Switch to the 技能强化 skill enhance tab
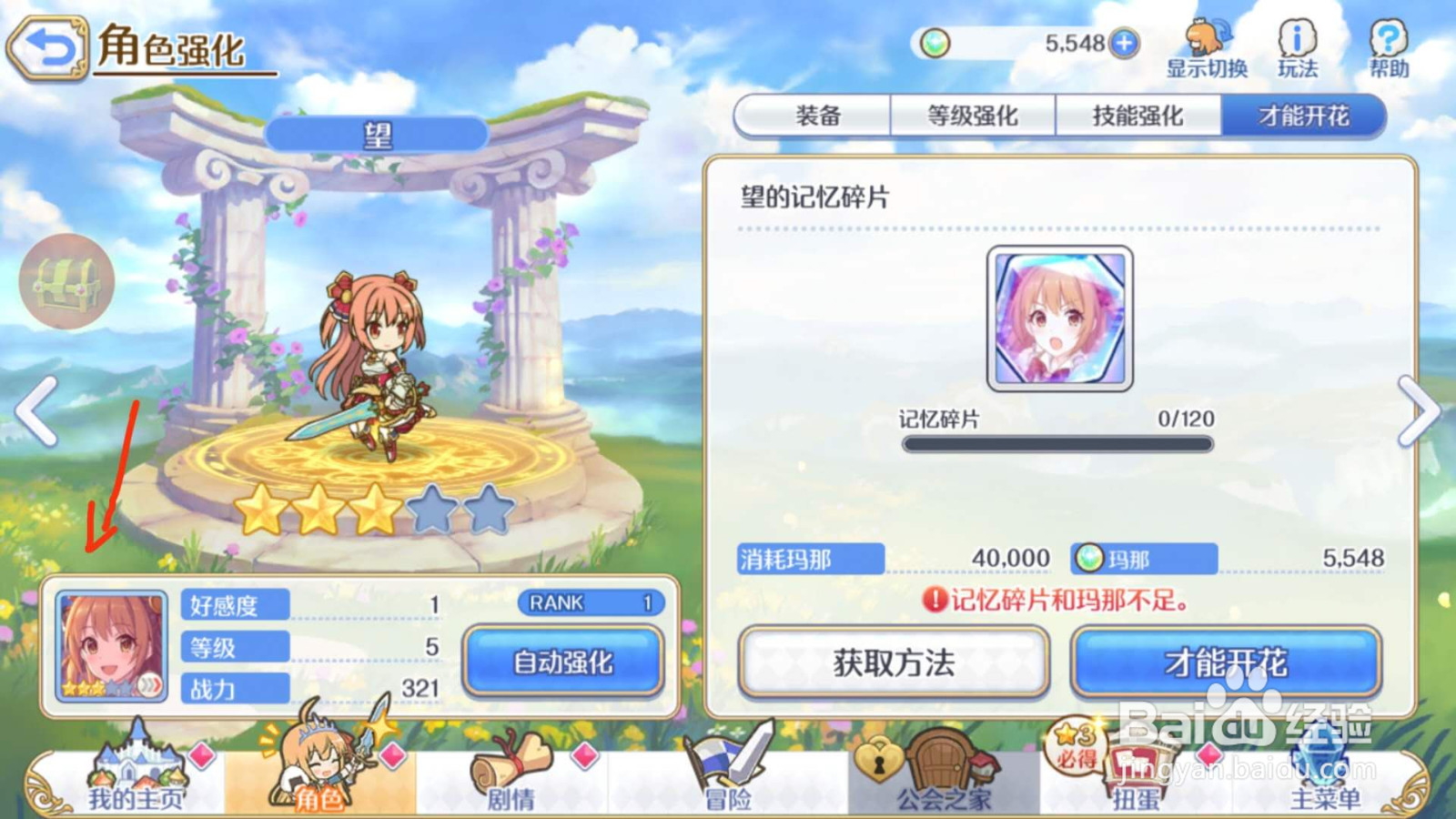 point(1136,116)
